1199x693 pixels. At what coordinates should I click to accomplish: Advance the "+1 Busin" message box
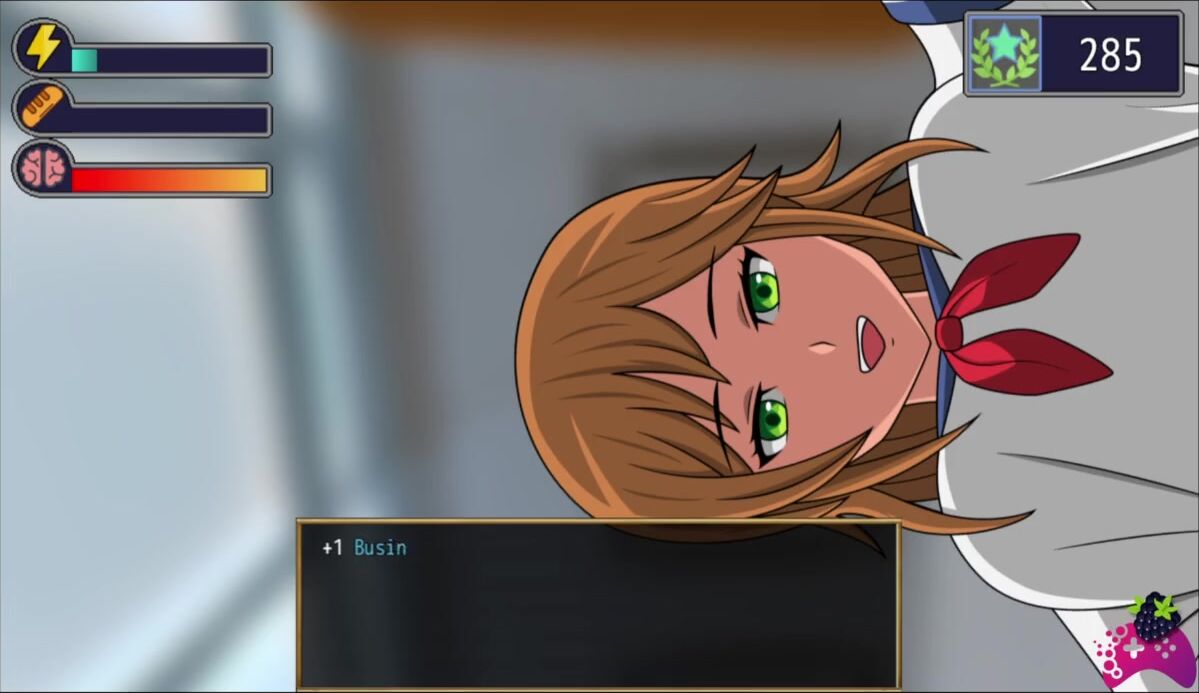coord(598,603)
